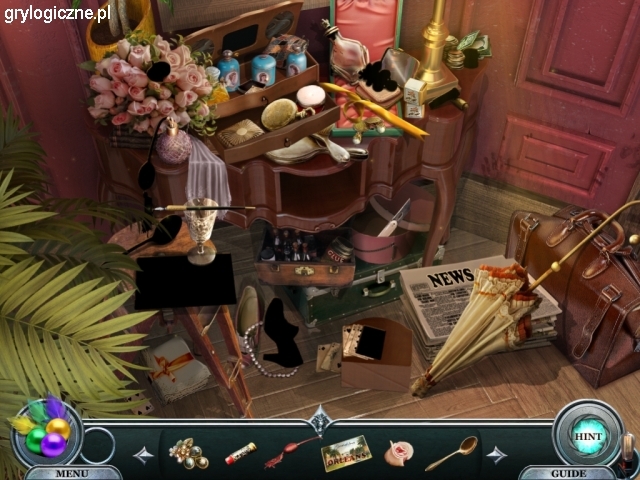Click the Mardi Gras mask and beads icon
Screen dimensions: 640x480
pyautogui.click(x=45, y=431)
